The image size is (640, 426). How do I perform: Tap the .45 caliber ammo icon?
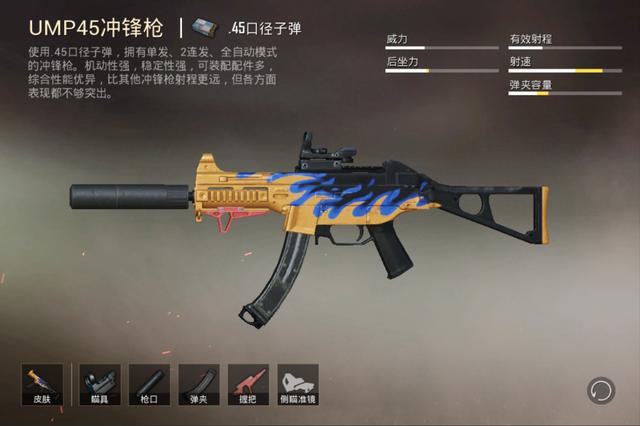click(x=208, y=28)
